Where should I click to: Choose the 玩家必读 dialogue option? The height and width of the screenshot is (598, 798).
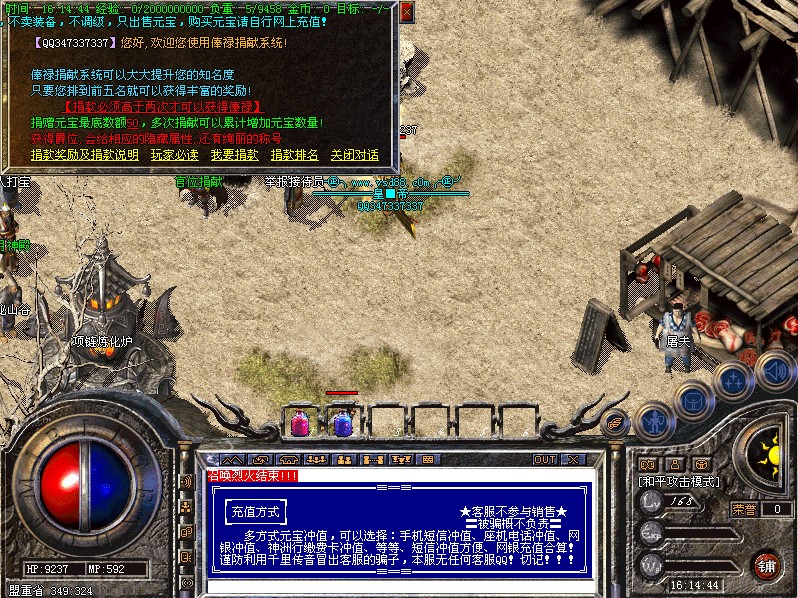[x=174, y=155]
